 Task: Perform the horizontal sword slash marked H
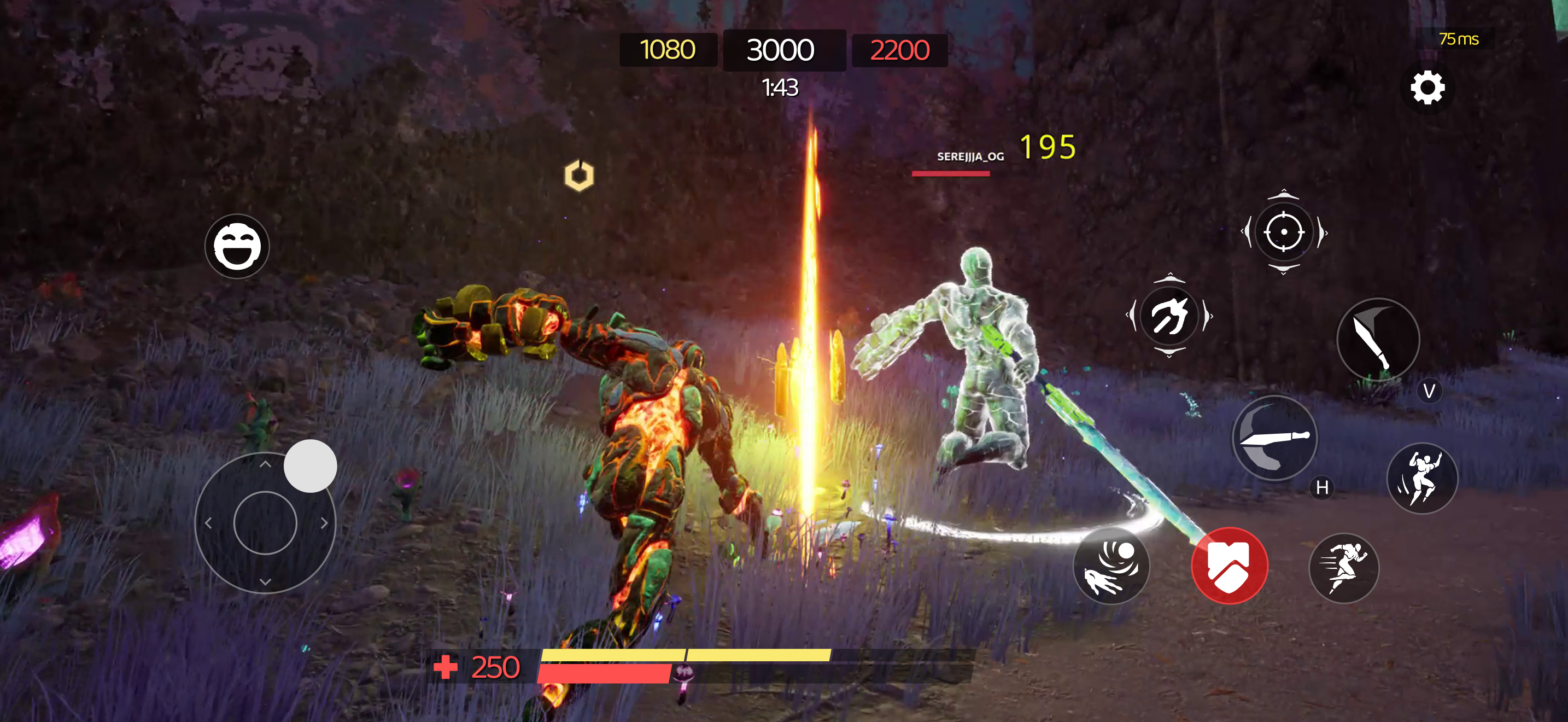tap(1274, 438)
